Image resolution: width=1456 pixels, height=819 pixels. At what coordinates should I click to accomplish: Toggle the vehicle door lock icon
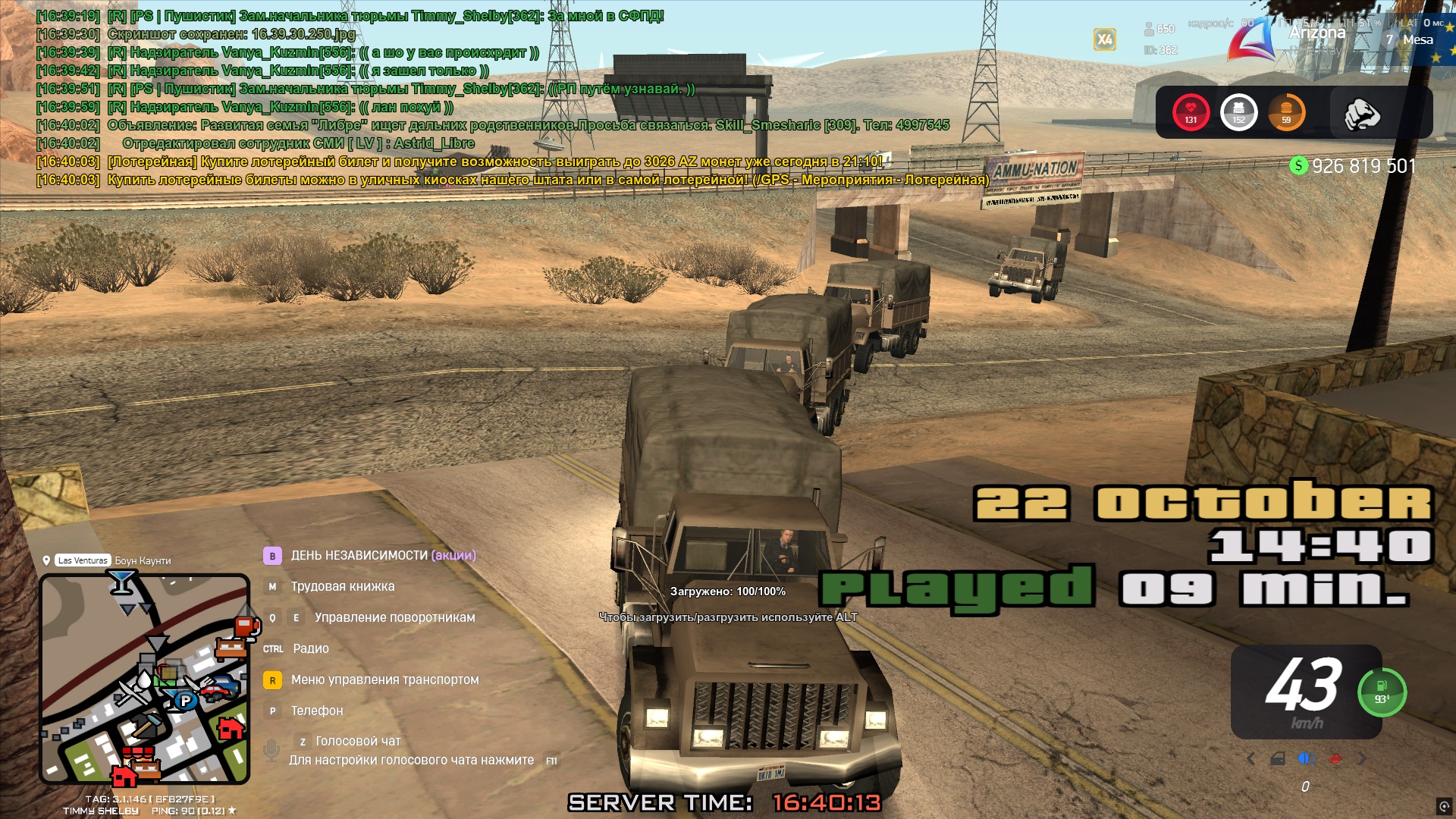(1278, 758)
